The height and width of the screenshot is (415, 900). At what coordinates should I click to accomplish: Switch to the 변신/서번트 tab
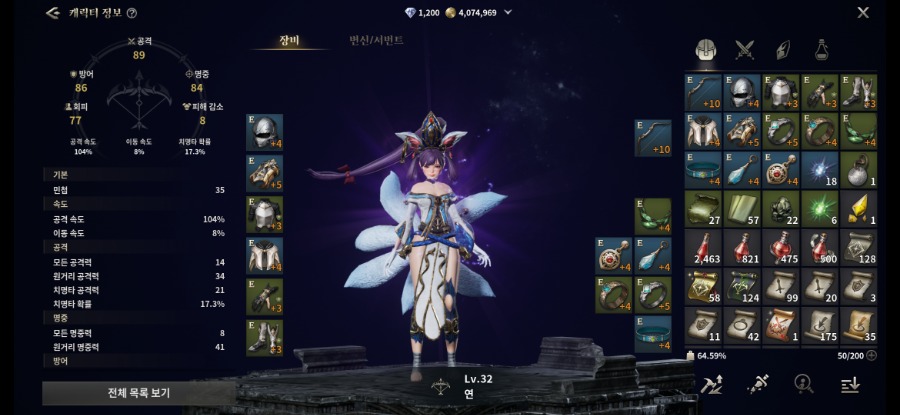coord(376,41)
